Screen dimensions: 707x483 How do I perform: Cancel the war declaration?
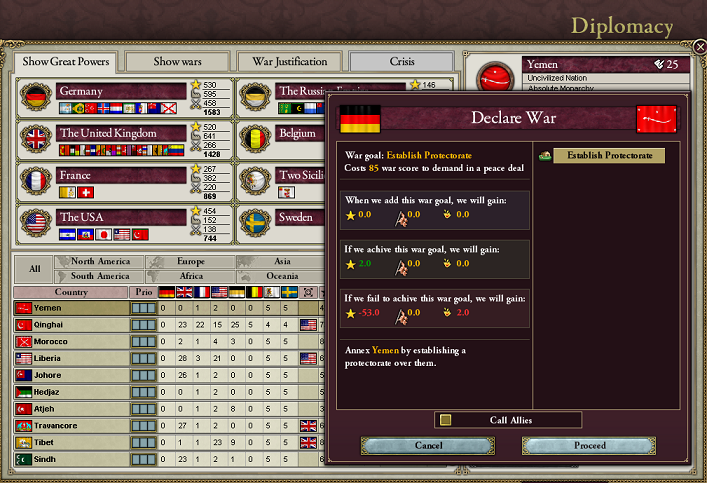pos(427,445)
